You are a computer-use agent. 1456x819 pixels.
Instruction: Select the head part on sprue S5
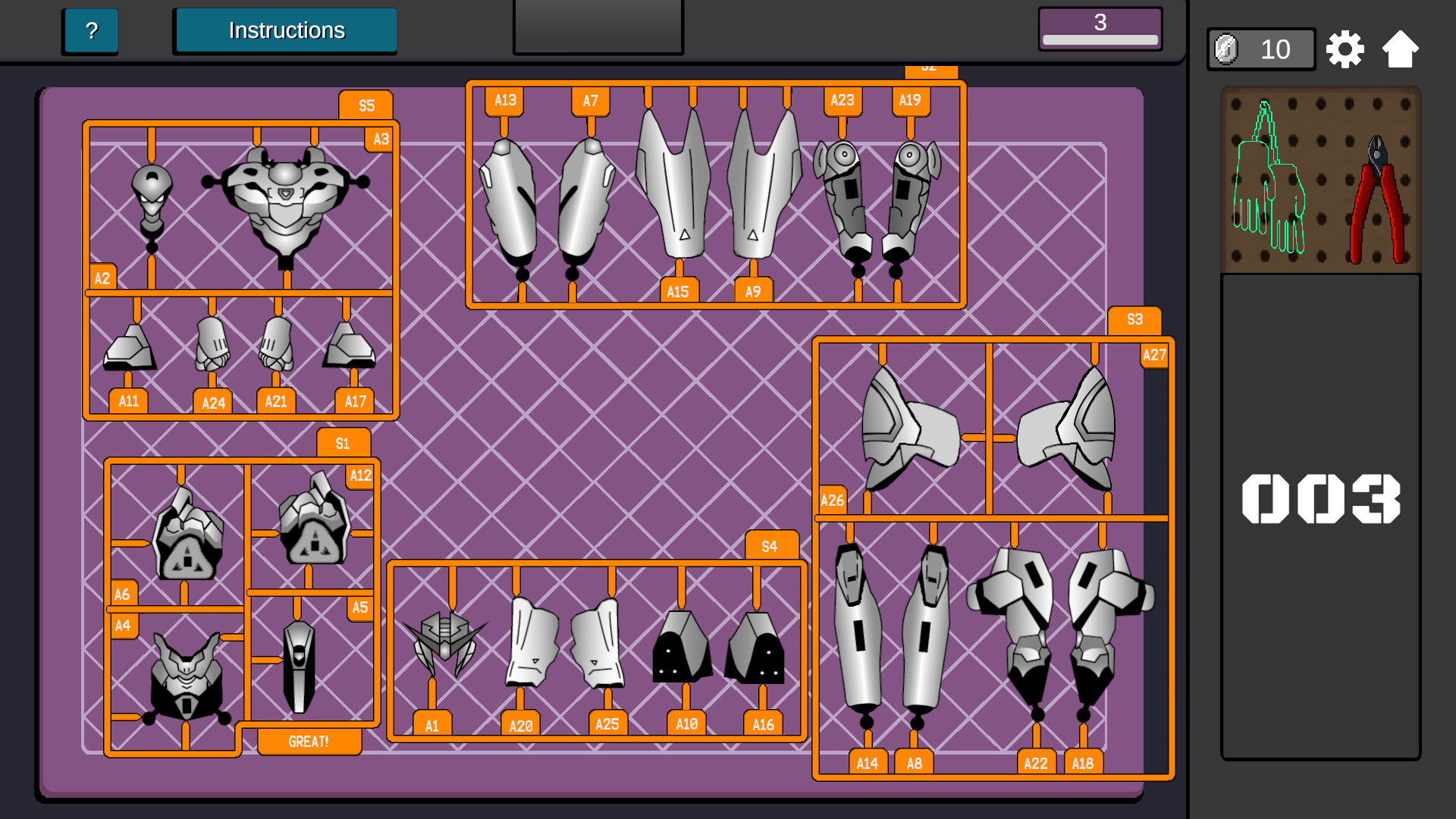point(152,190)
